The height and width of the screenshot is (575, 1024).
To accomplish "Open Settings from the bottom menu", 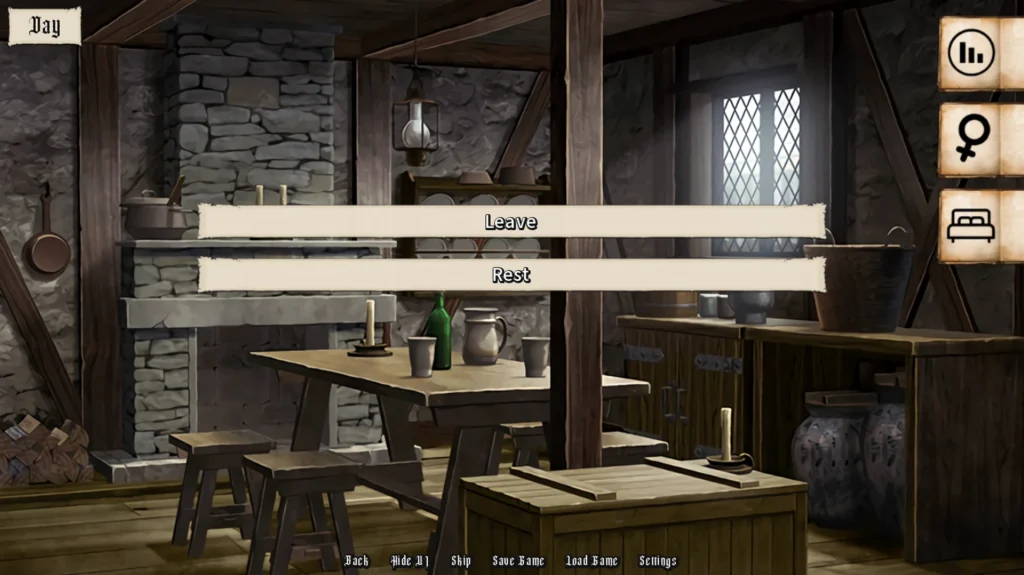I will pos(658,561).
